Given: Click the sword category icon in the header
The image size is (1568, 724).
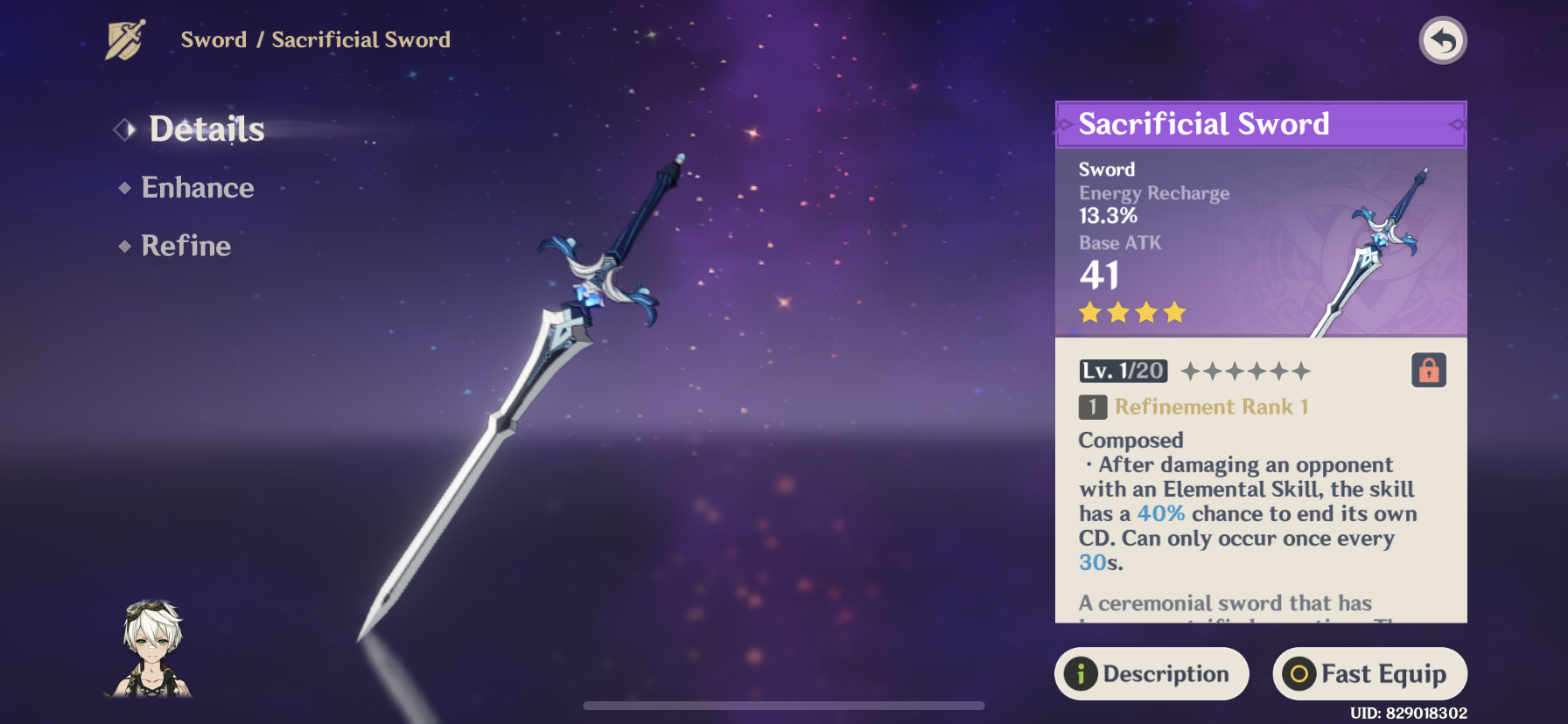Looking at the screenshot, I should coord(125,39).
